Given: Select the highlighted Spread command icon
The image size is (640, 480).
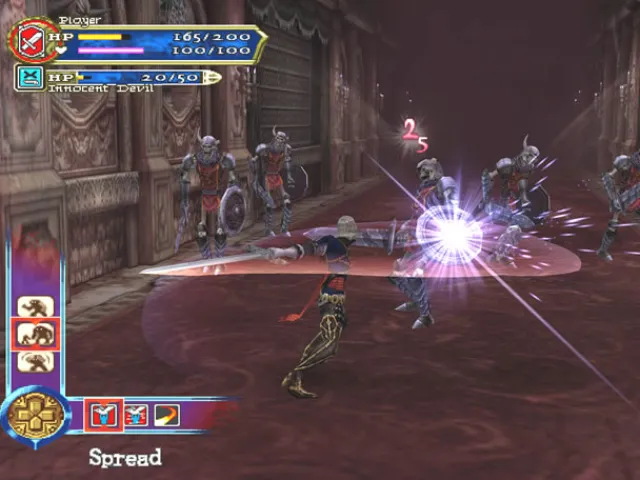Looking at the screenshot, I should pos(103,412).
